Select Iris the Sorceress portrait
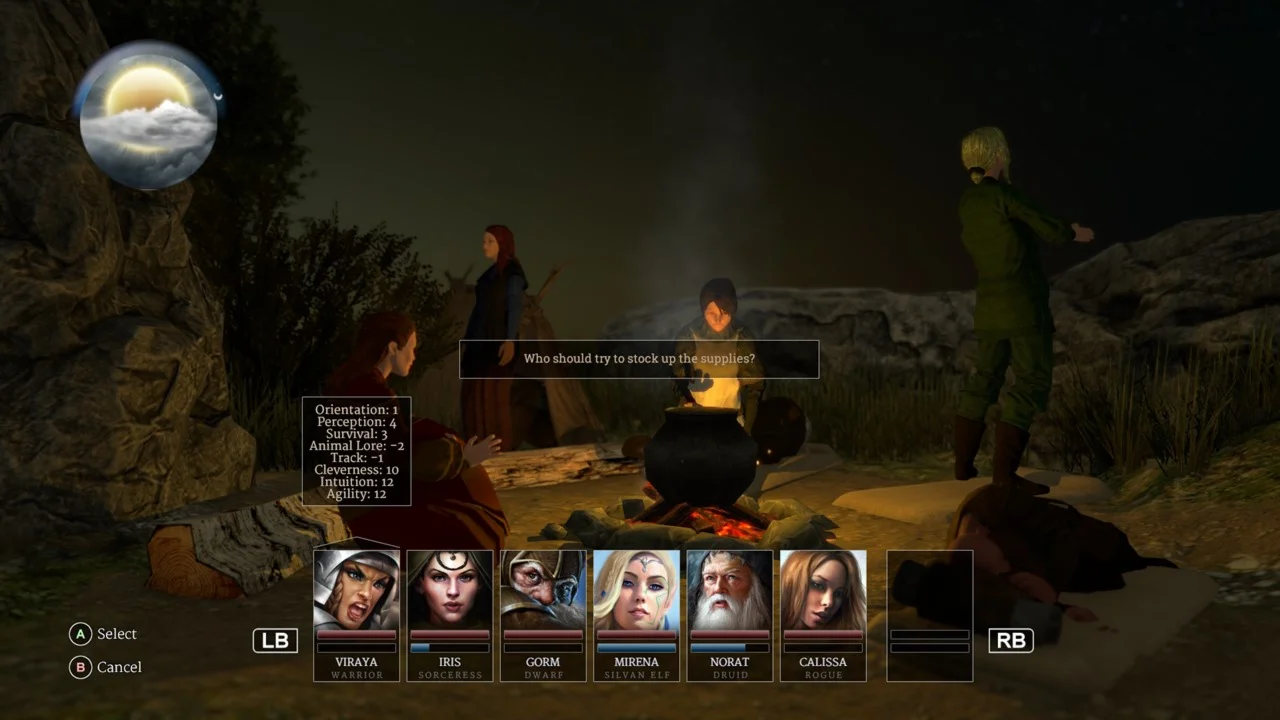1280x720 pixels. (x=450, y=590)
